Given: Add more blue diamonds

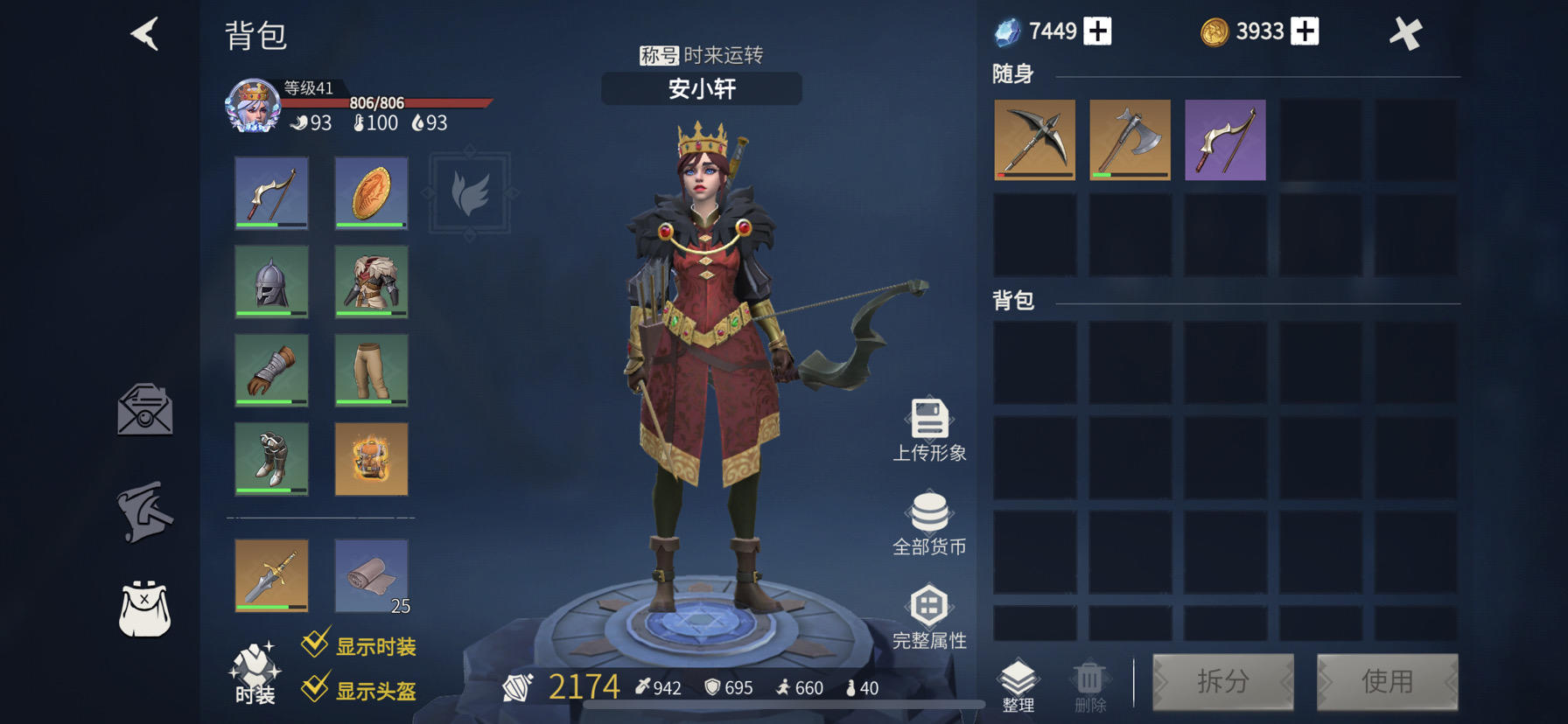Looking at the screenshot, I should coord(1097,31).
